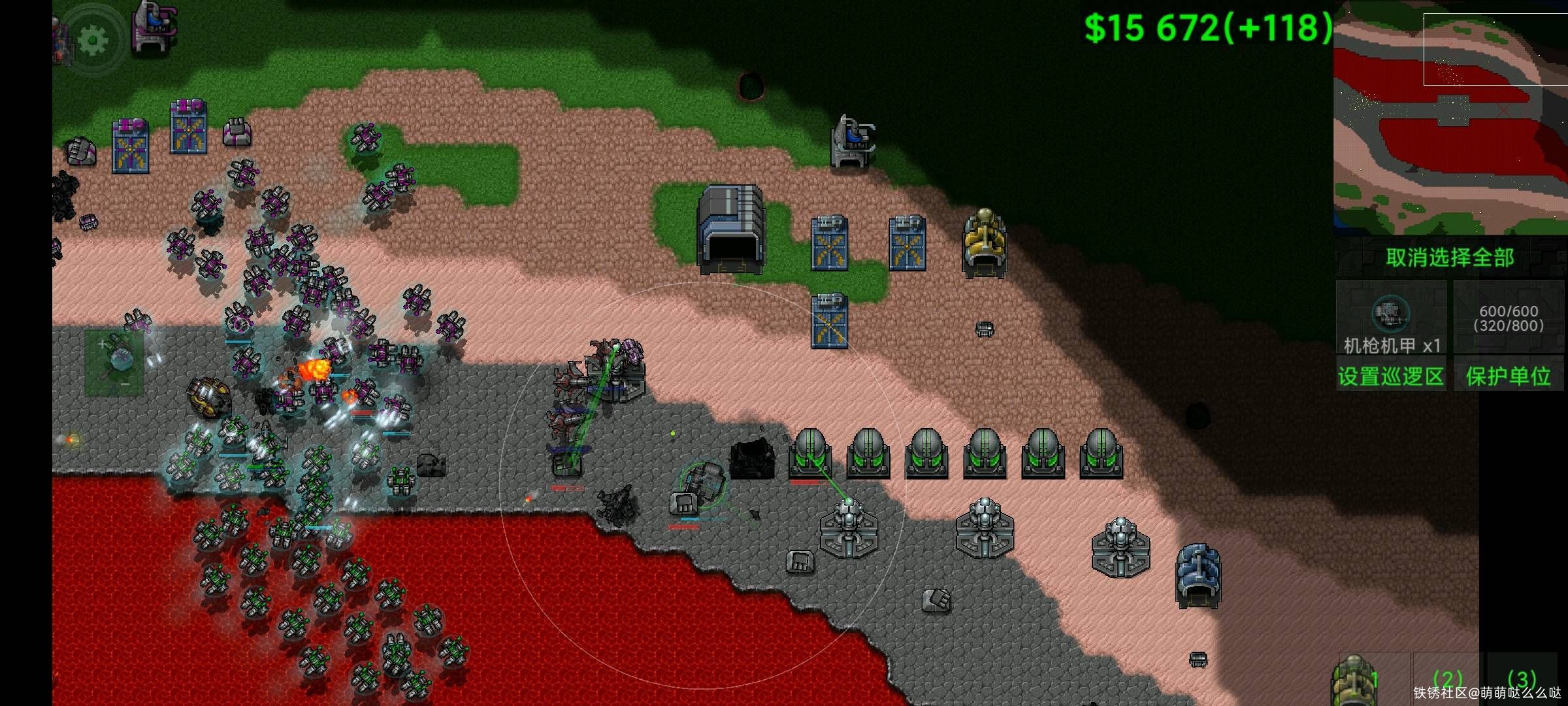This screenshot has height=706, width=1568.
Task: Select the 机枪机甲 x1 unit panel
Action: tap(1391, 318)
